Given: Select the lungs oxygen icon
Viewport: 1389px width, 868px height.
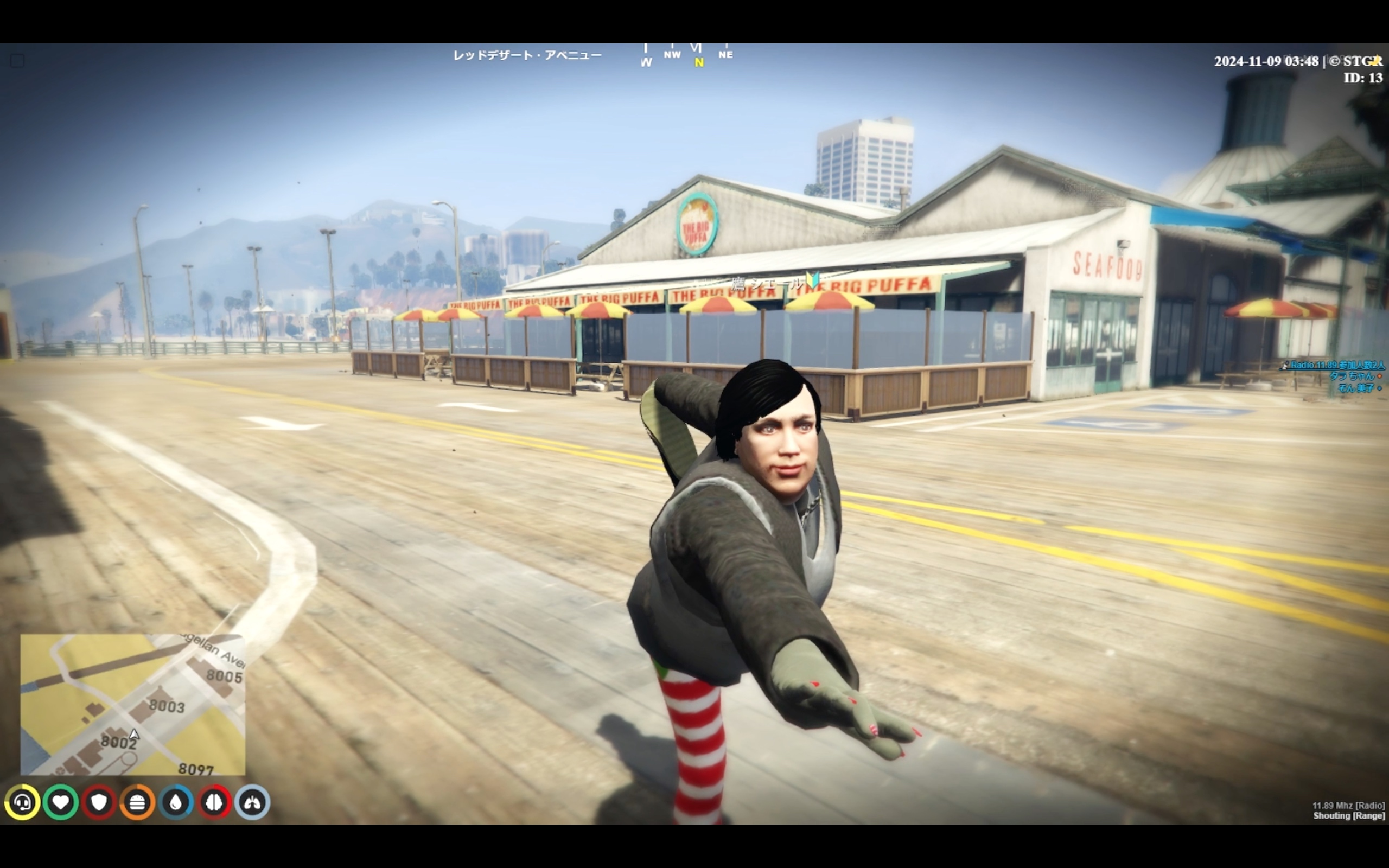Looking at the screenshot, I should [252, 802].
